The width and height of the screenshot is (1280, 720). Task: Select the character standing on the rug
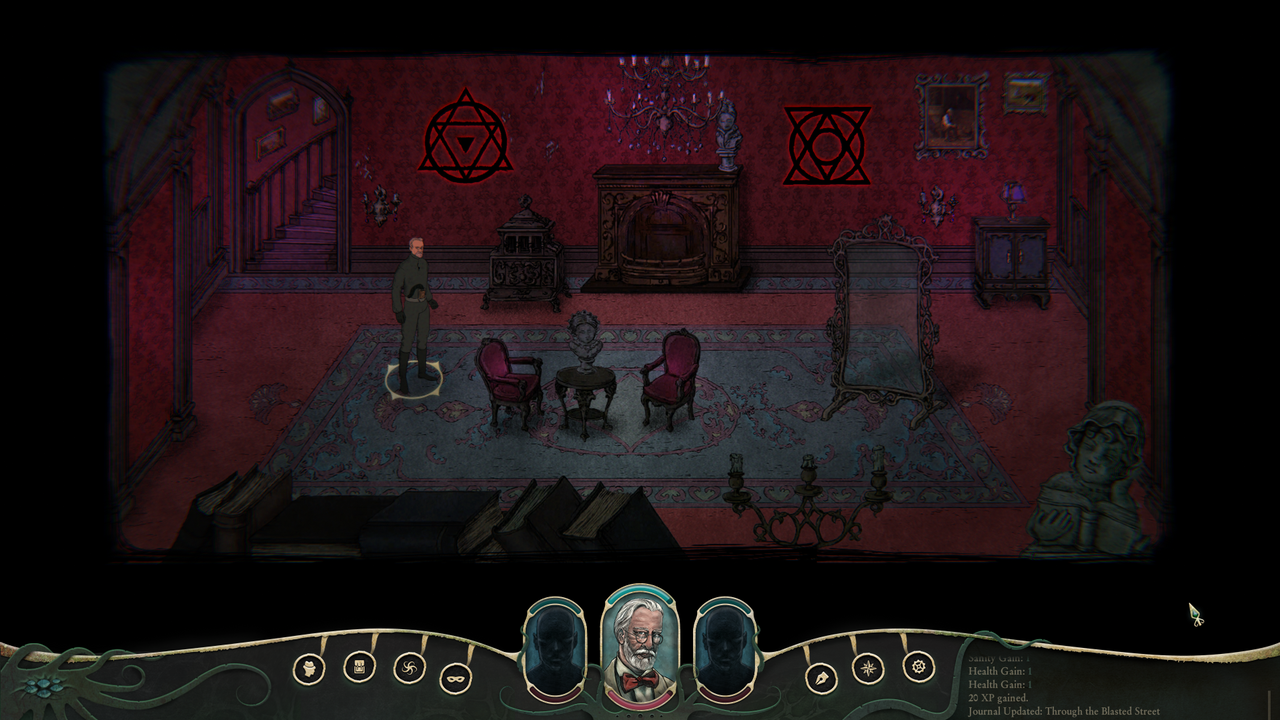416,300
